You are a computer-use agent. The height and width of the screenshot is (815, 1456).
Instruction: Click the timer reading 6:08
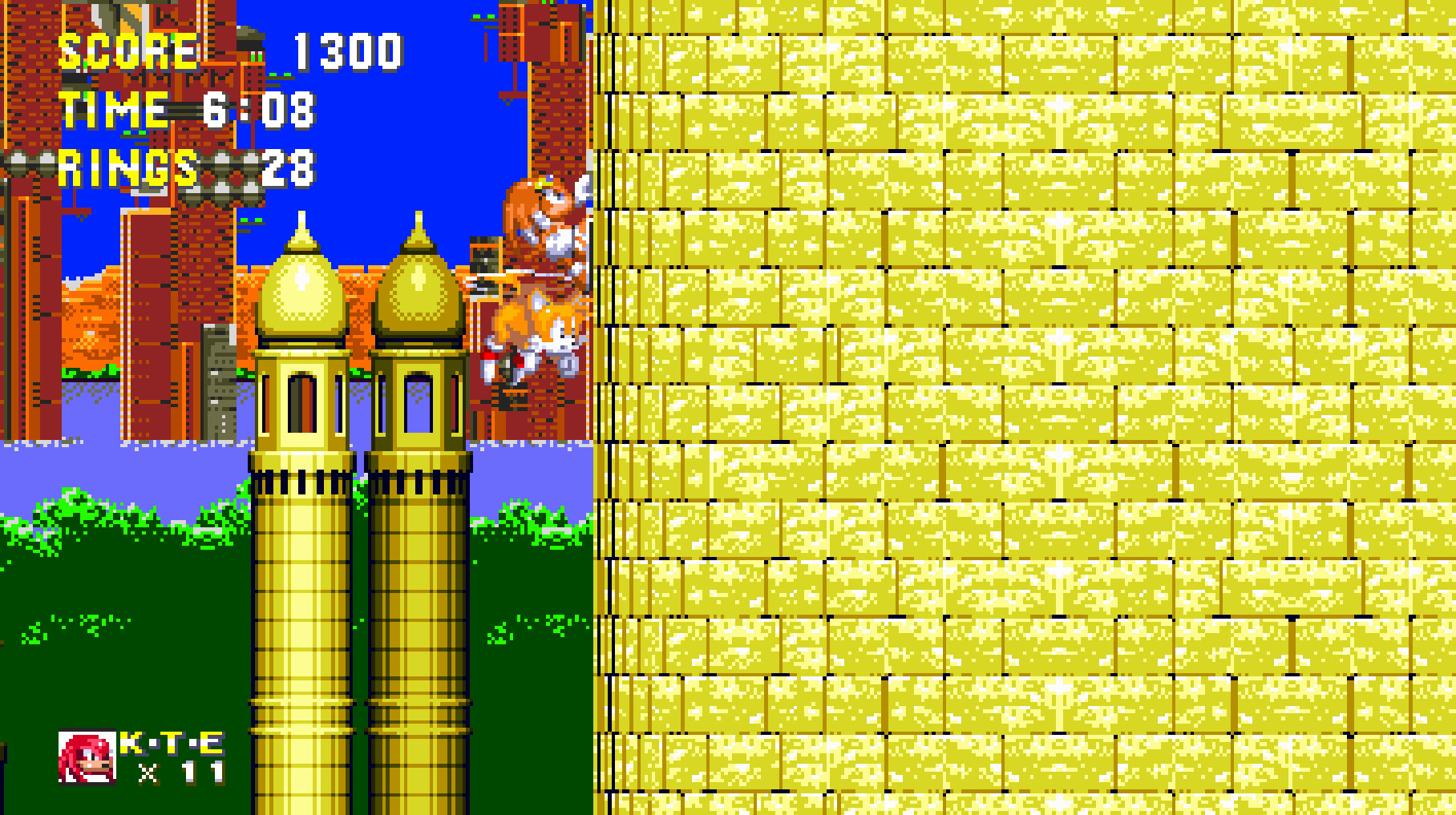(x=257, y=112)
